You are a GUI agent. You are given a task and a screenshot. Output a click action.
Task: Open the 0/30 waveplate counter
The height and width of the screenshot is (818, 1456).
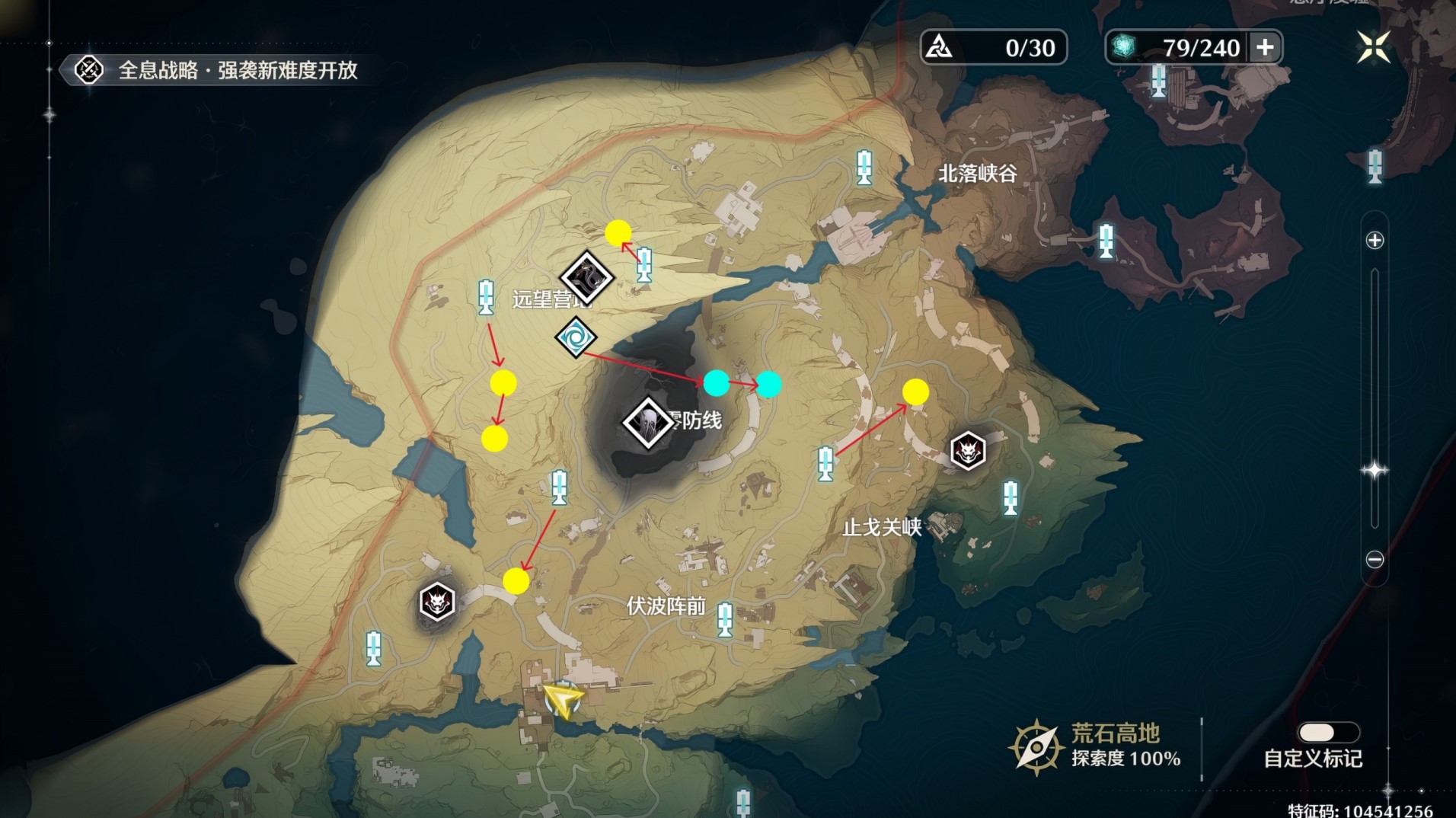coord(993,47)
